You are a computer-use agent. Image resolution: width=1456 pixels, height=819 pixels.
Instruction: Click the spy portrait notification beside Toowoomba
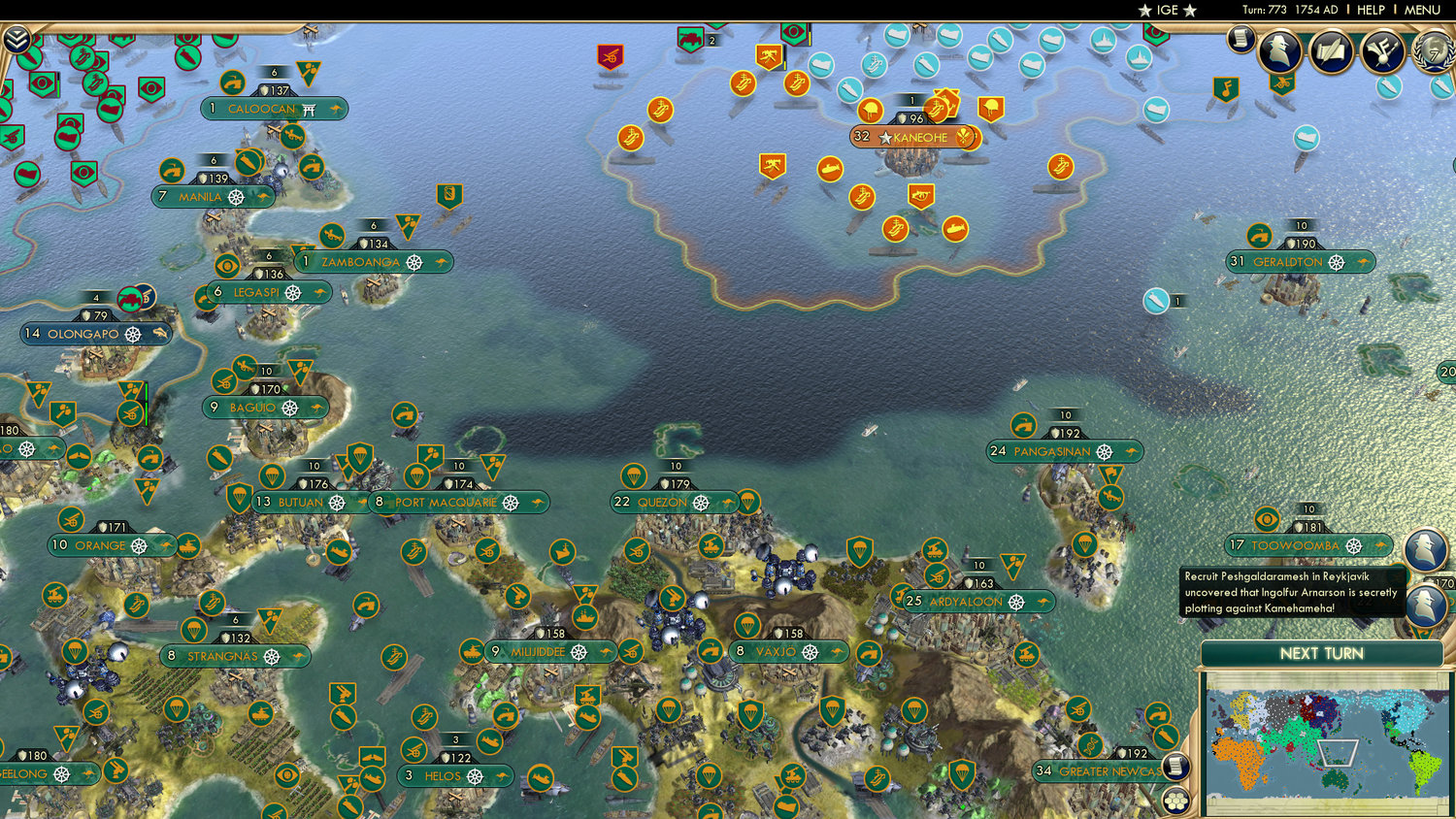[1423, 545]
